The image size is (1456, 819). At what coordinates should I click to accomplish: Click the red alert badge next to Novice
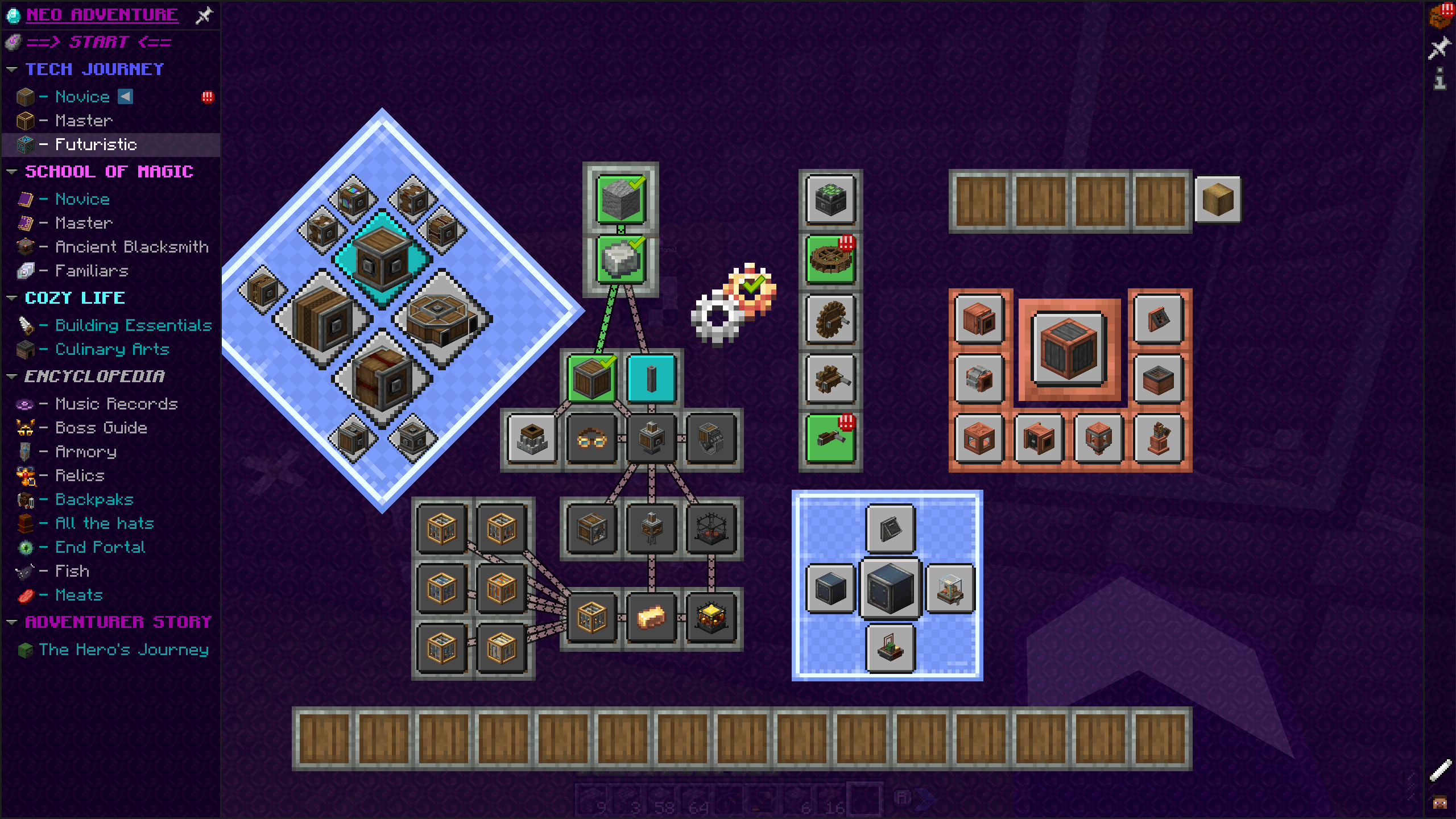coord(207,97)
